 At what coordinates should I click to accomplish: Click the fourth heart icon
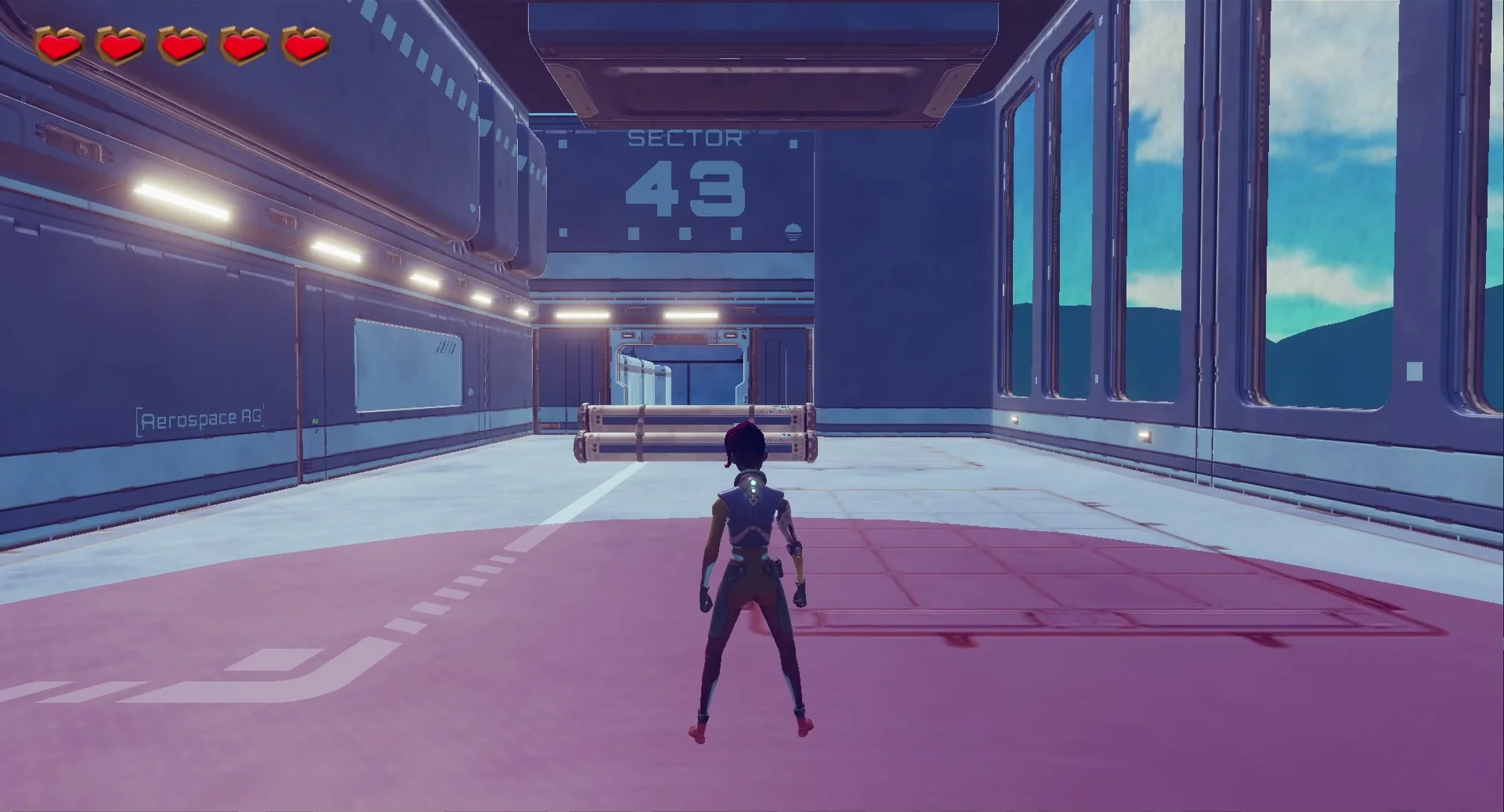(x=243, y=45)
